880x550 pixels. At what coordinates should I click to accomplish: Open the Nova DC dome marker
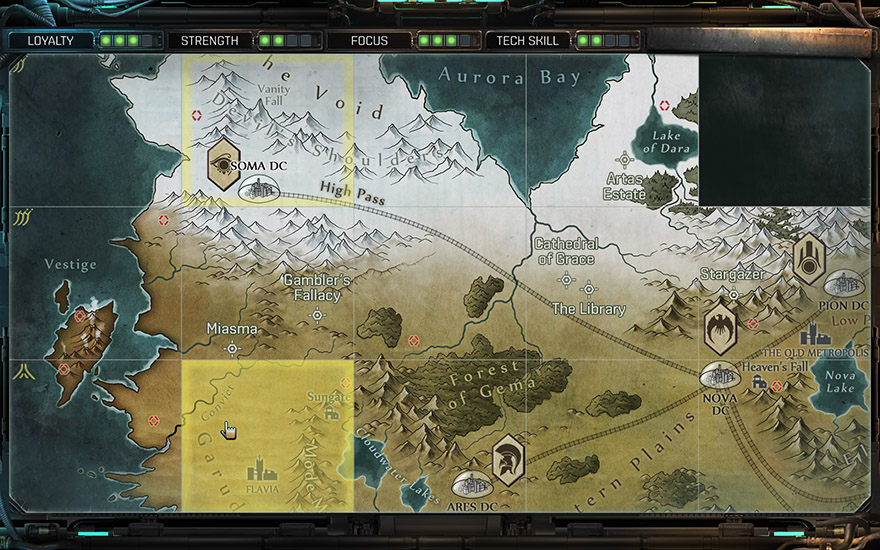[x=720, y=376]
